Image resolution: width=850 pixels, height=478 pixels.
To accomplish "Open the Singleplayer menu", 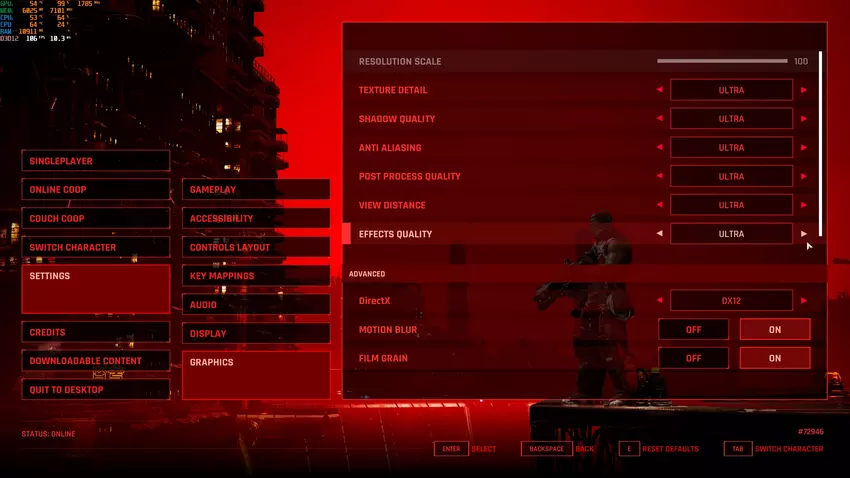I will 96,161.
